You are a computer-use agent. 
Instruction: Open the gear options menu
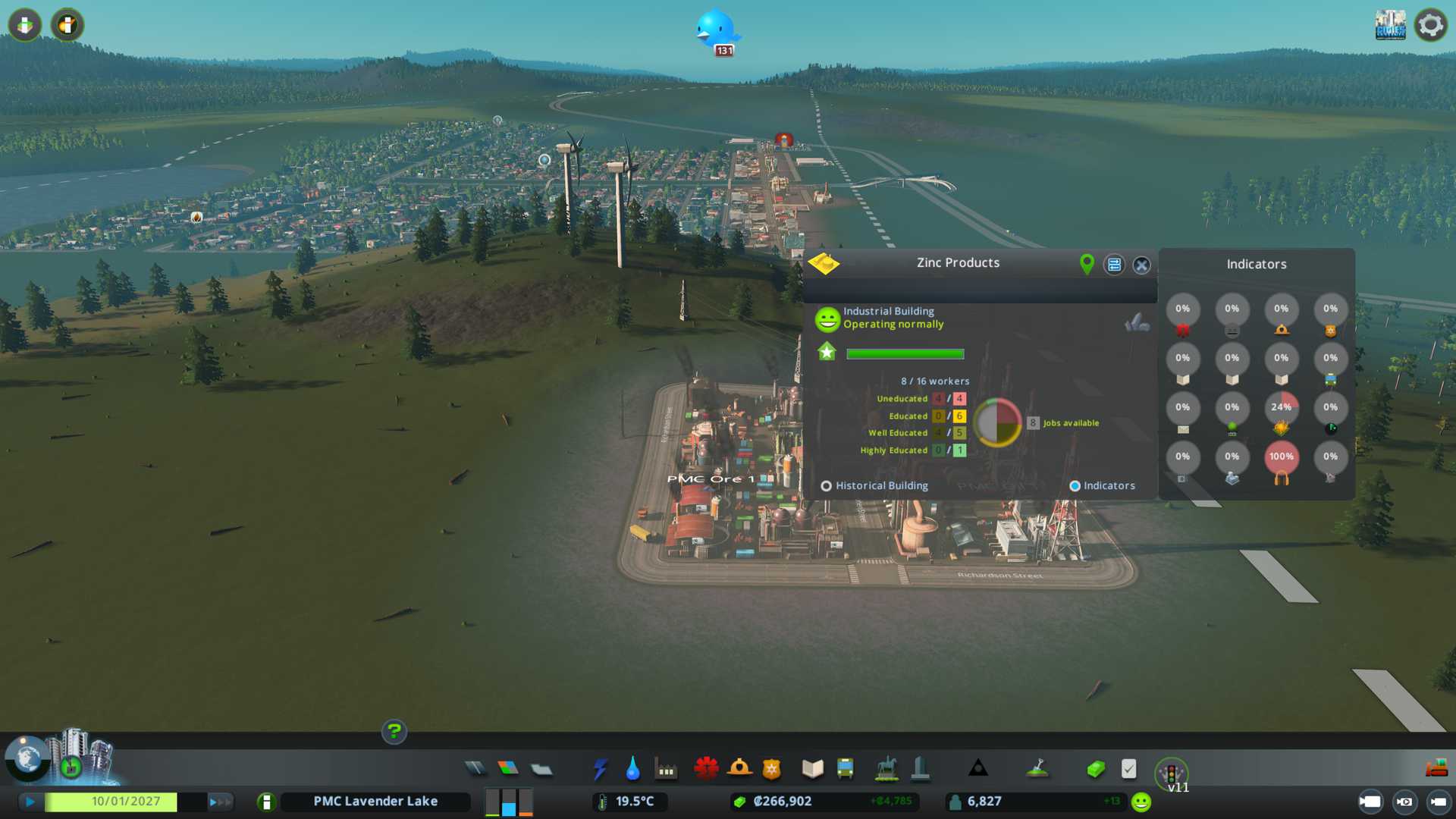pos(1430,25)
